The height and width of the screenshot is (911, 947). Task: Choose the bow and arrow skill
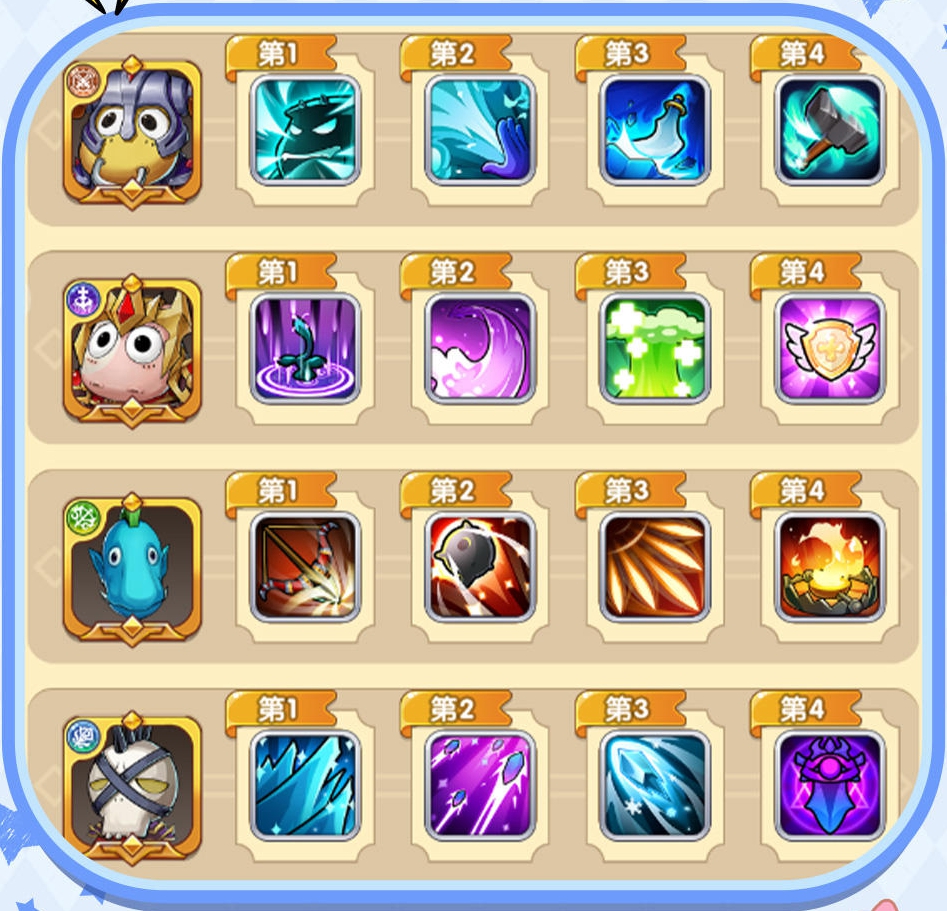[x=305, y=567]
